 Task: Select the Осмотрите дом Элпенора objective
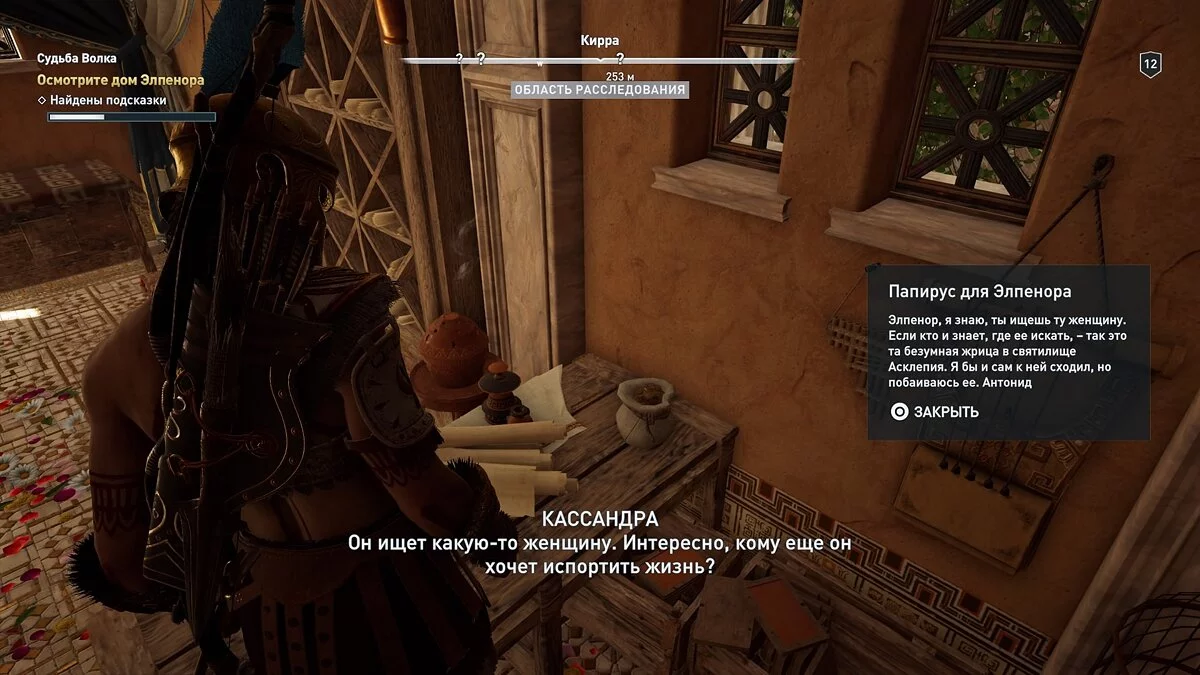120,79
